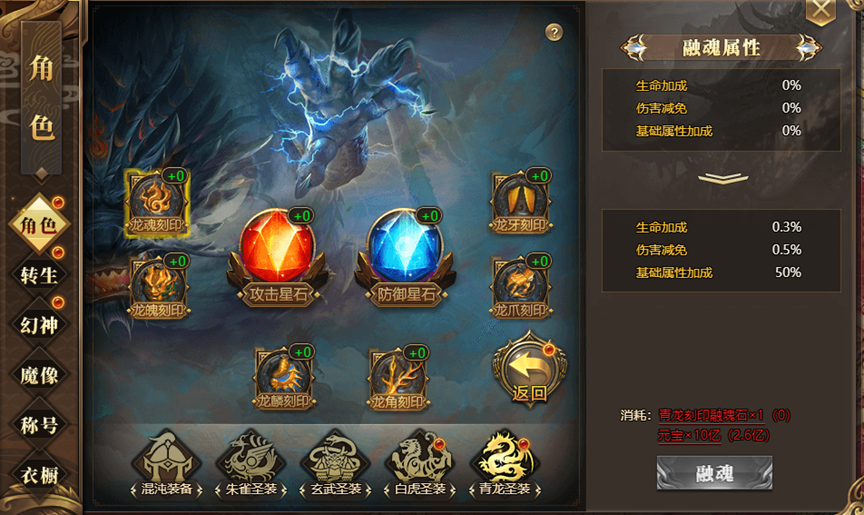
Task: Open the 魔像 golem tab
Action: (x=39, y=375)
